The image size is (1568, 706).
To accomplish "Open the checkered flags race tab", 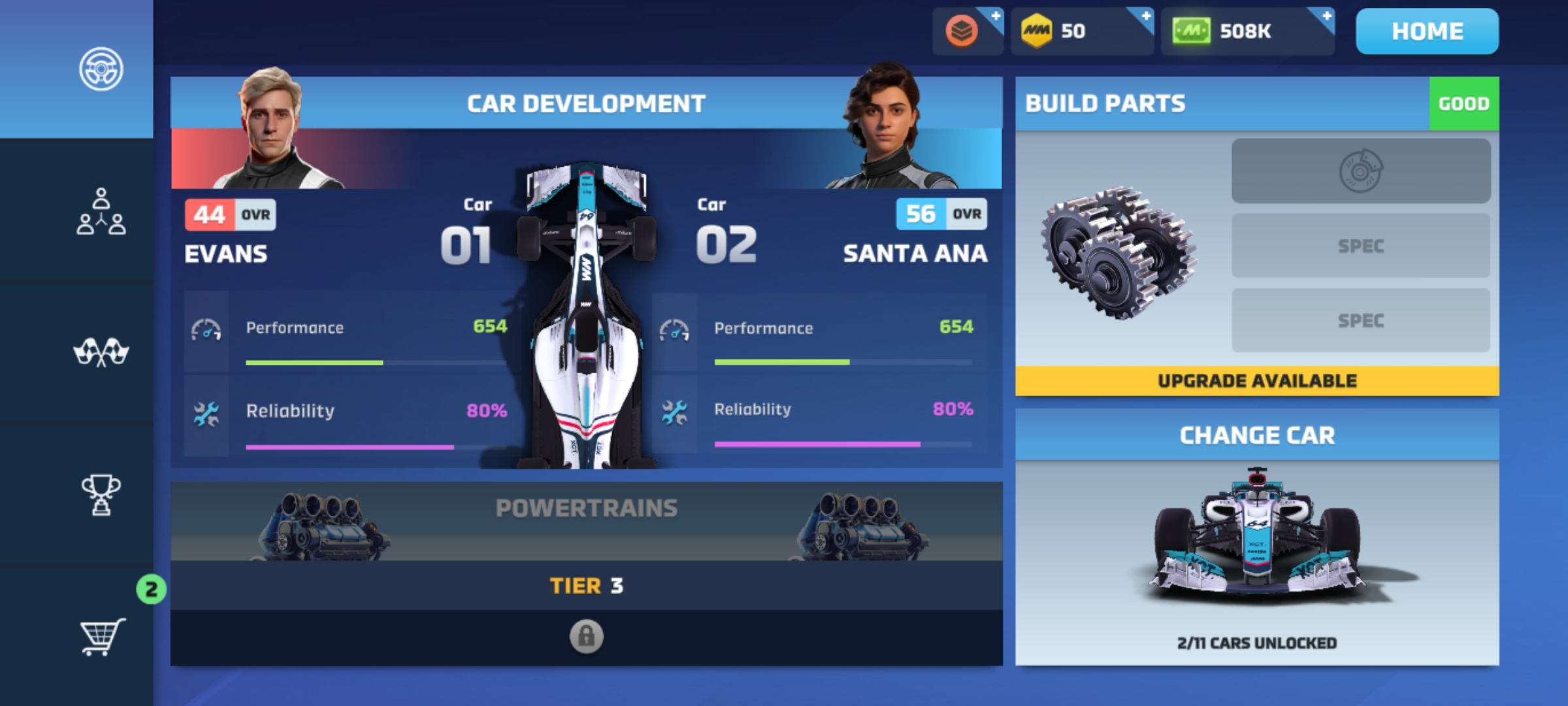I will click(101, 353).
